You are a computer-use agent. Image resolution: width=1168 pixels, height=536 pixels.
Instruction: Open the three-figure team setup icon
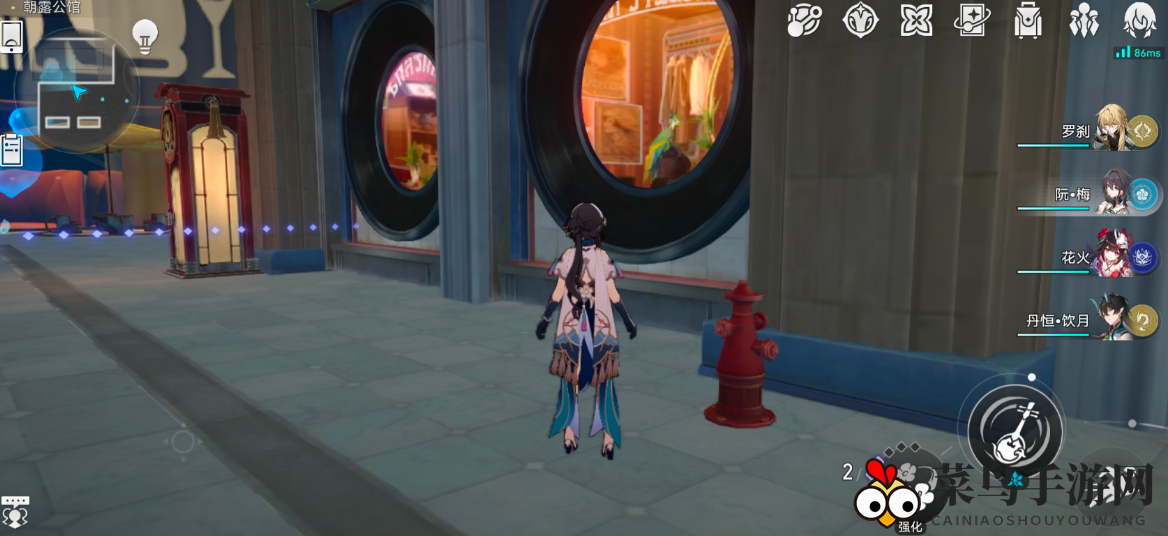(1084, 19)
